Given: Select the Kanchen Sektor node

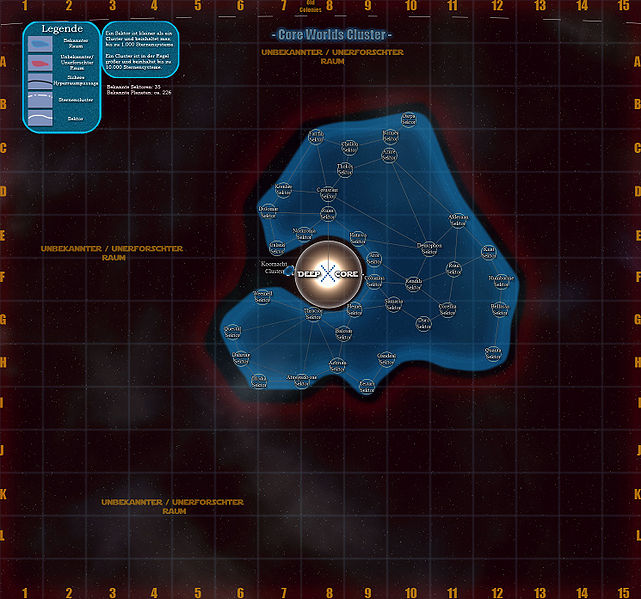Looking at the screenshot, I should point(283,190).
